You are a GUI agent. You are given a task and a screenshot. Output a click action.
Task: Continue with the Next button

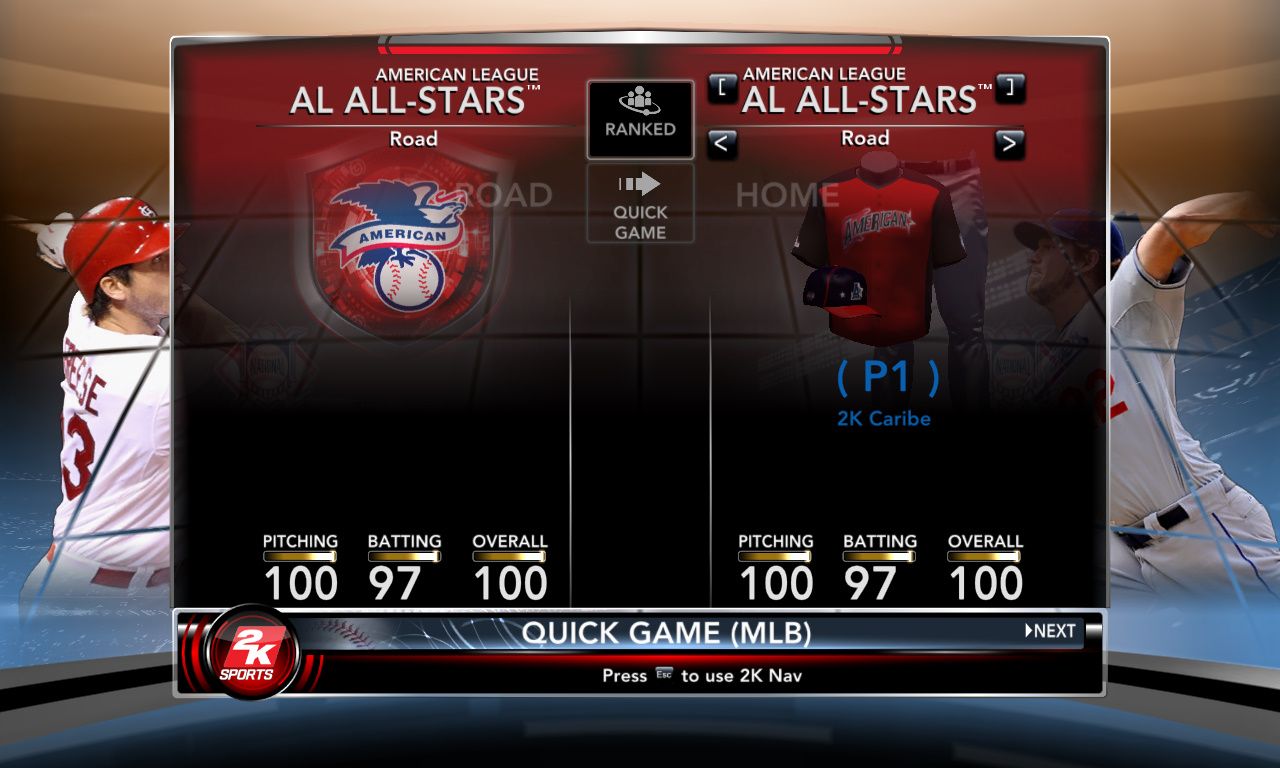1051,631
